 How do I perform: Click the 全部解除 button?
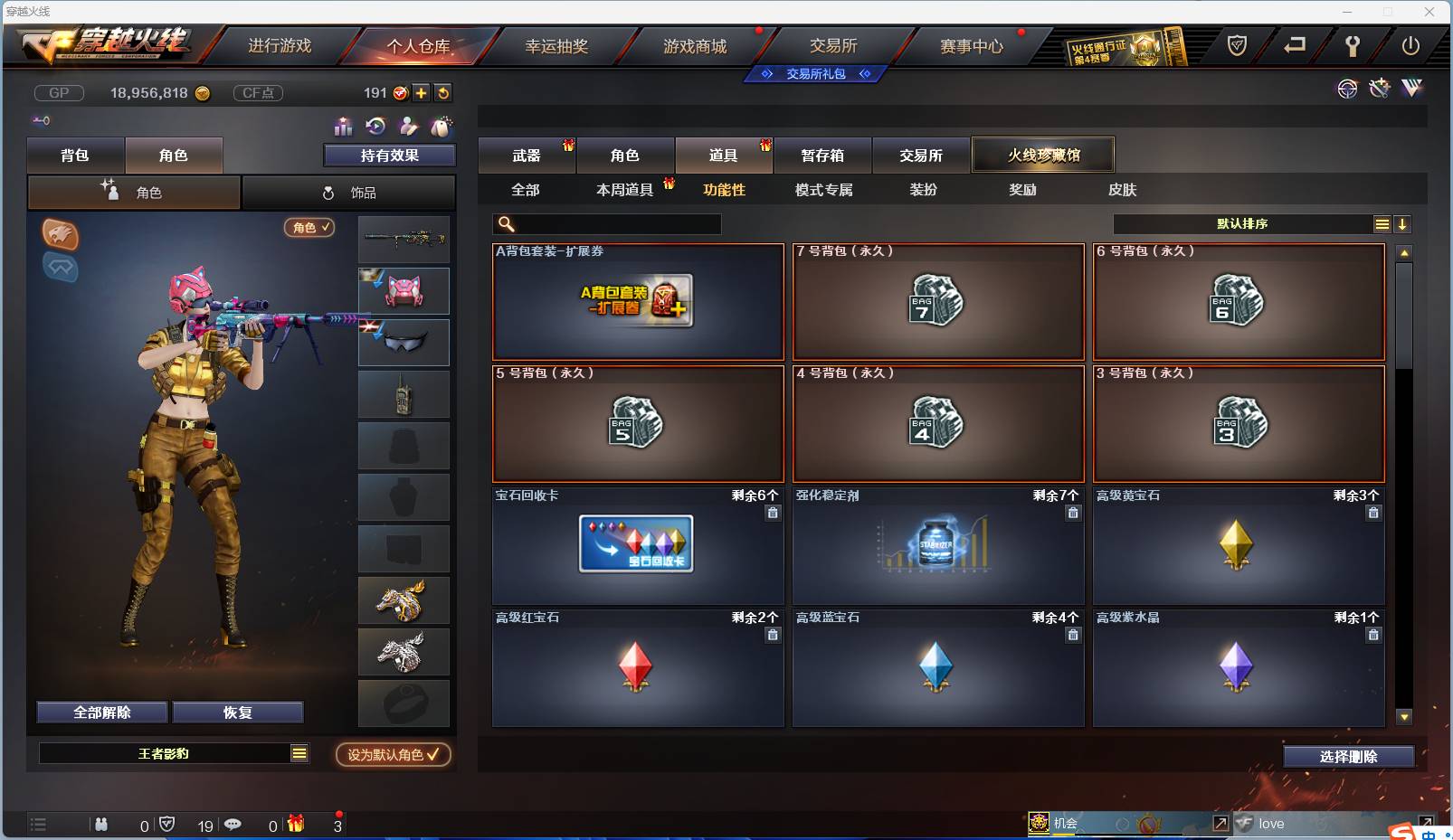(101, 712)
